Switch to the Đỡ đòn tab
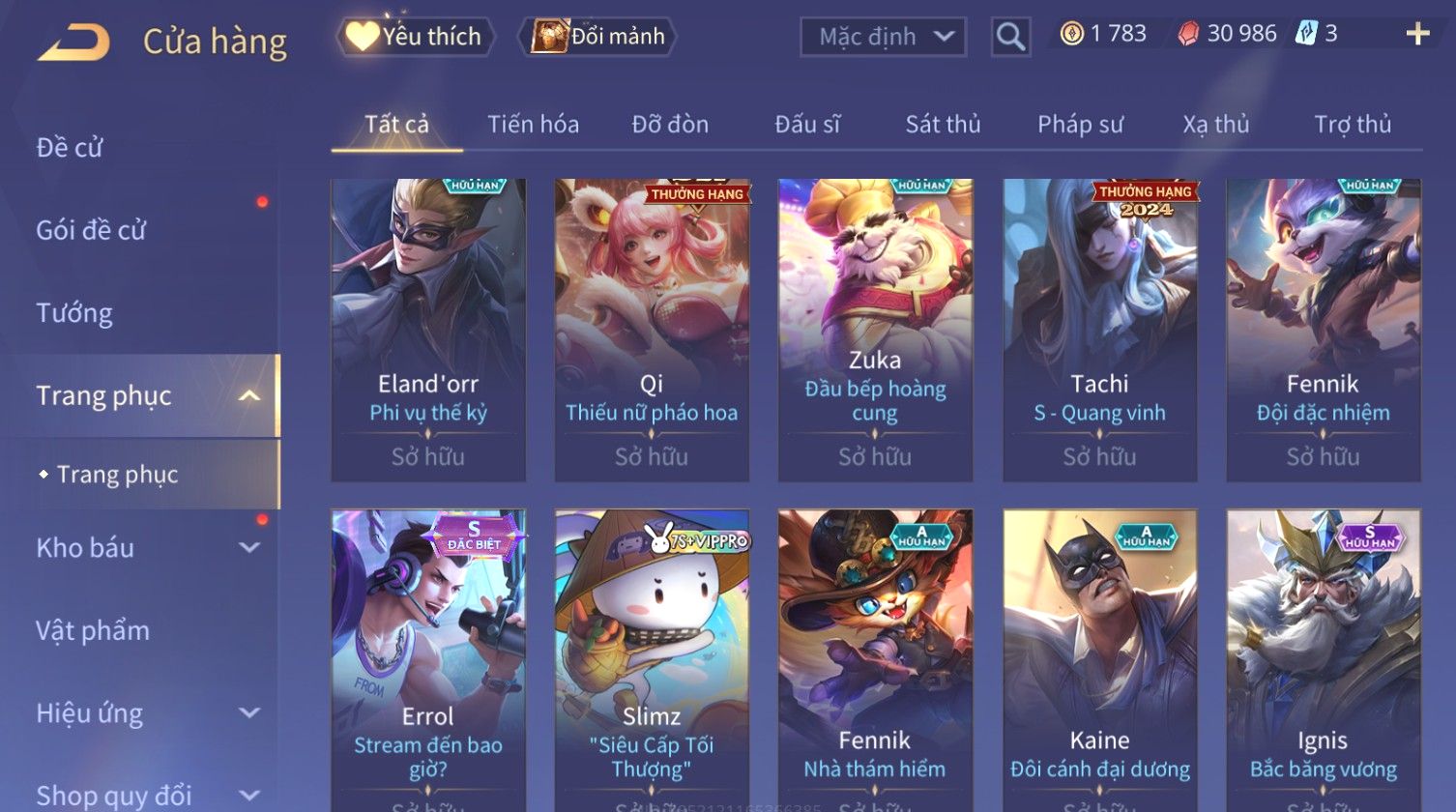Image resolution: width=1456 pixels, height=812 pixels. pos(670,125)
